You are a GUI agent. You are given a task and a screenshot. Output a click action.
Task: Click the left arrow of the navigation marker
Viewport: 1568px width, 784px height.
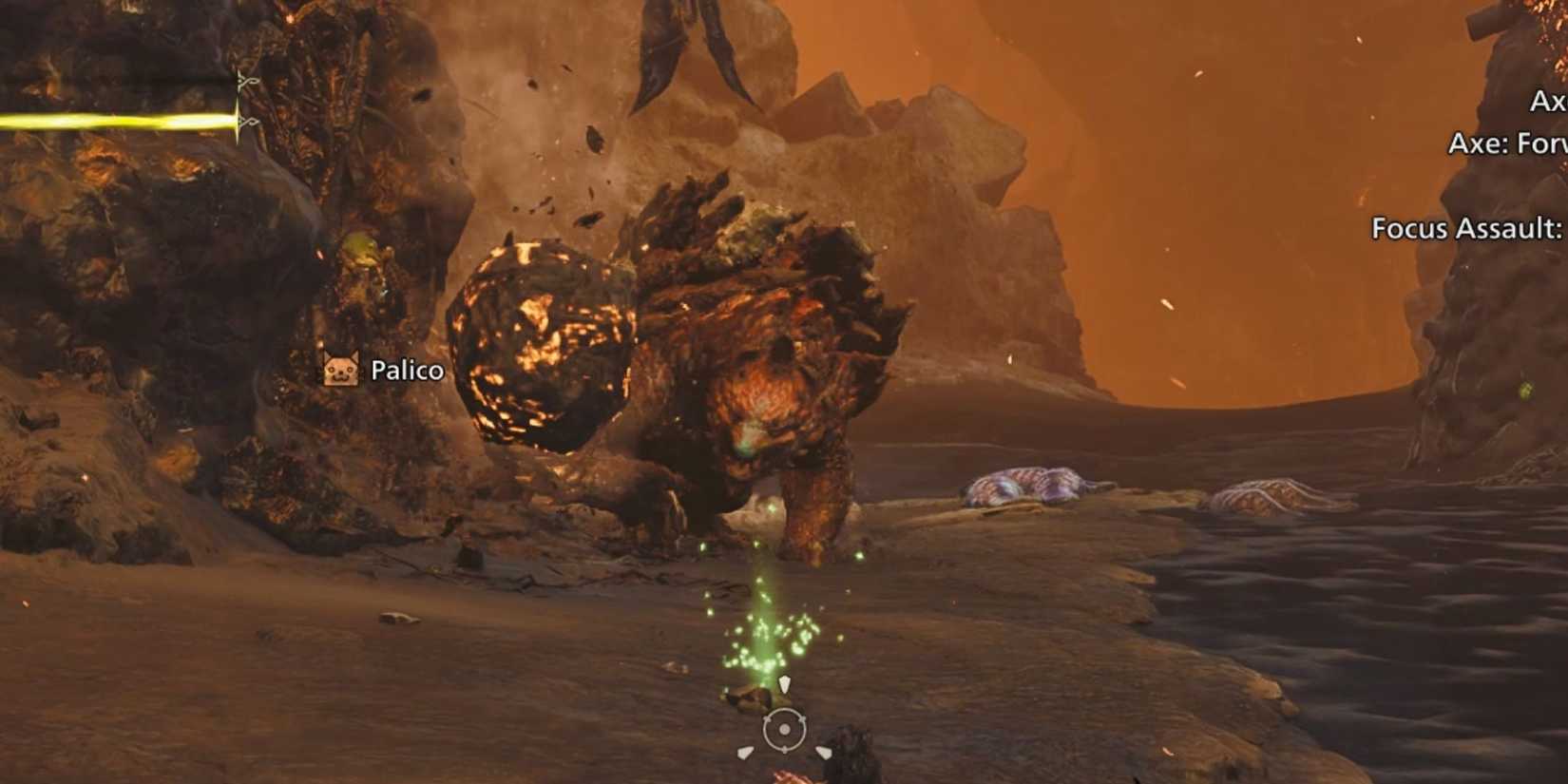coord(745,754)
